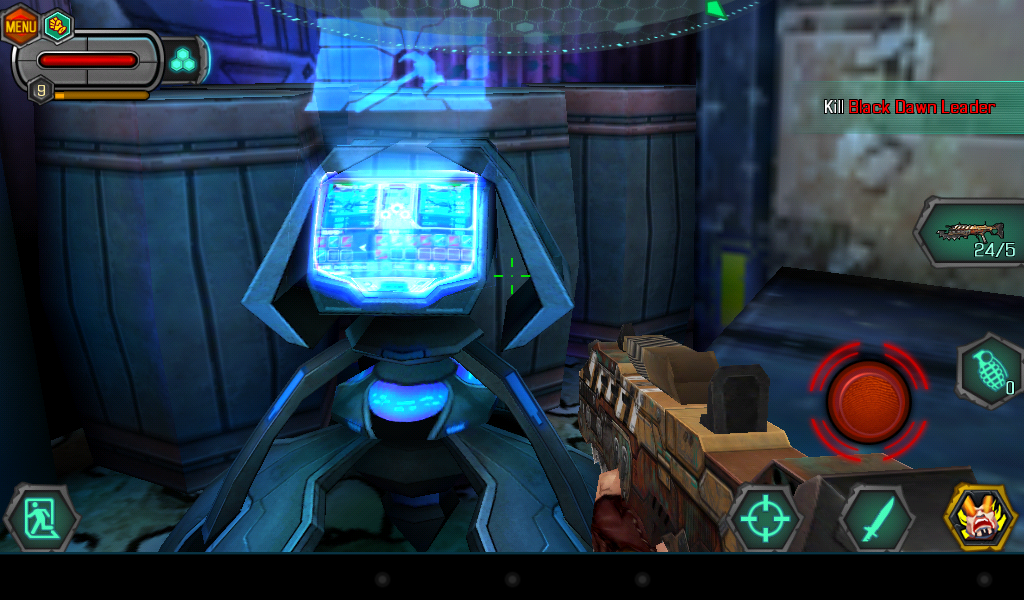Throw a grenade with the grenade icon

coord(990,372)
